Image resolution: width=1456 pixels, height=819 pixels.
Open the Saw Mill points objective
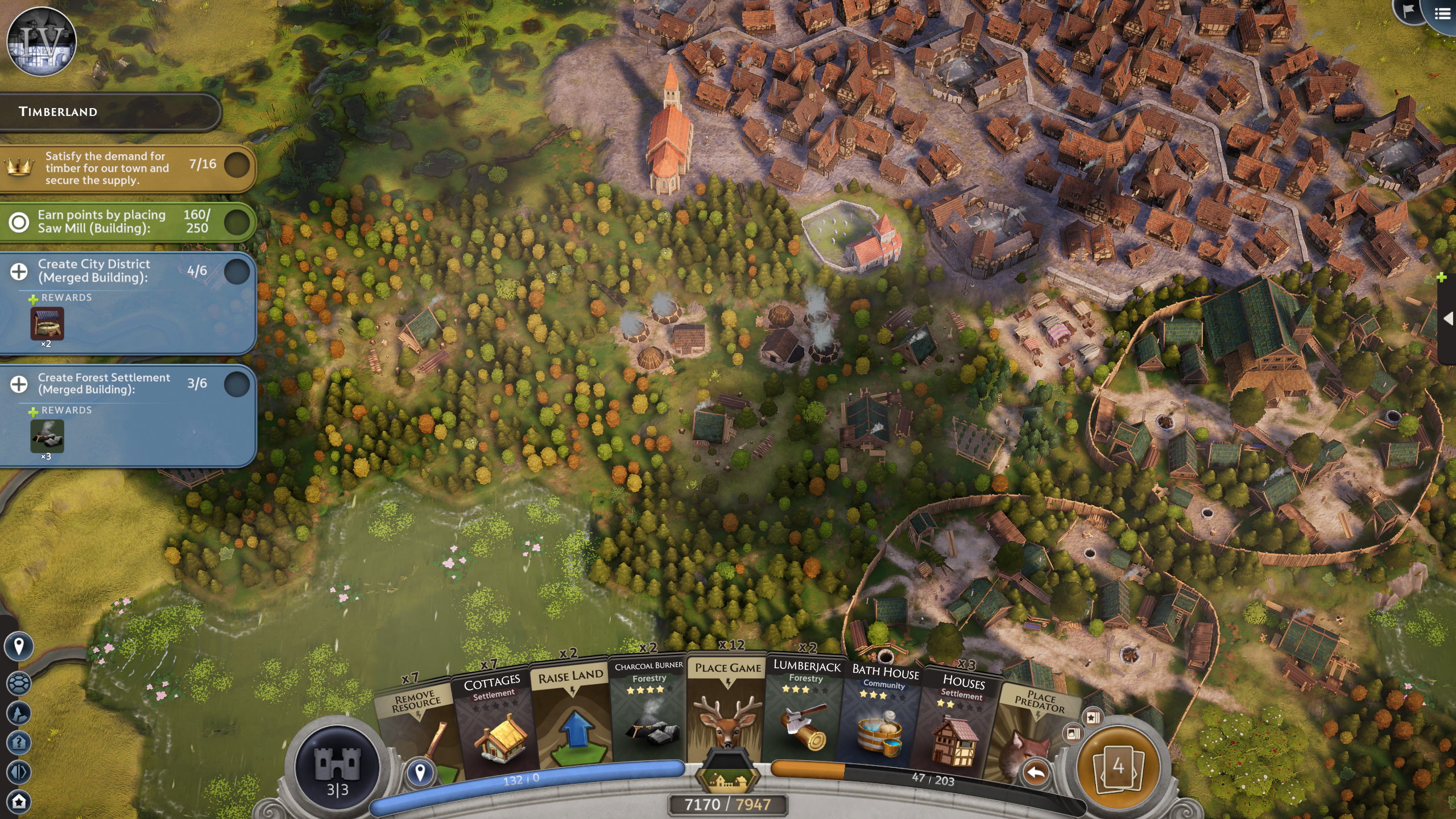point(19,222)
